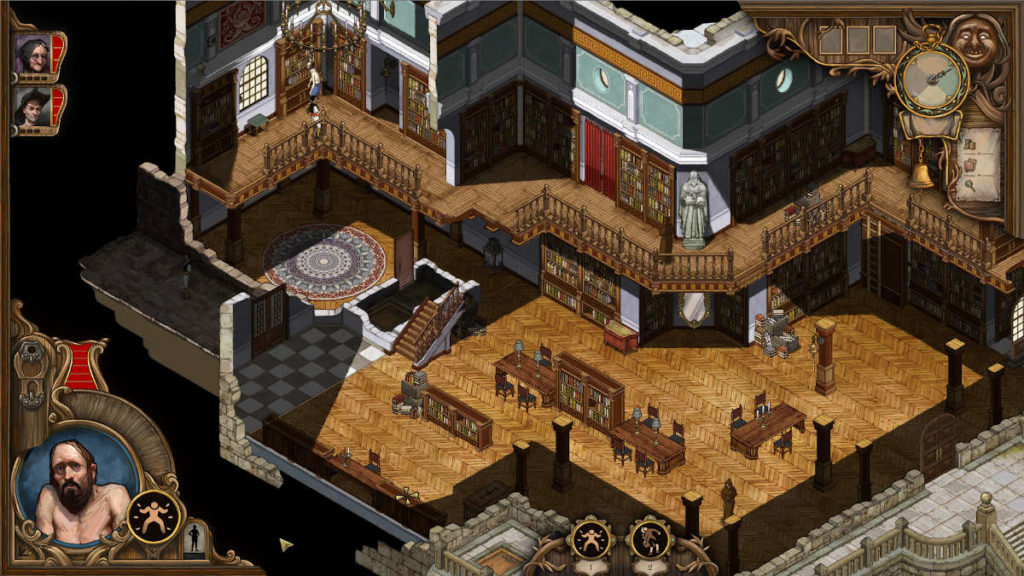Open the top scroll entry on parchment
Screen dimensions: 1024x576
[x=970, y=143]
